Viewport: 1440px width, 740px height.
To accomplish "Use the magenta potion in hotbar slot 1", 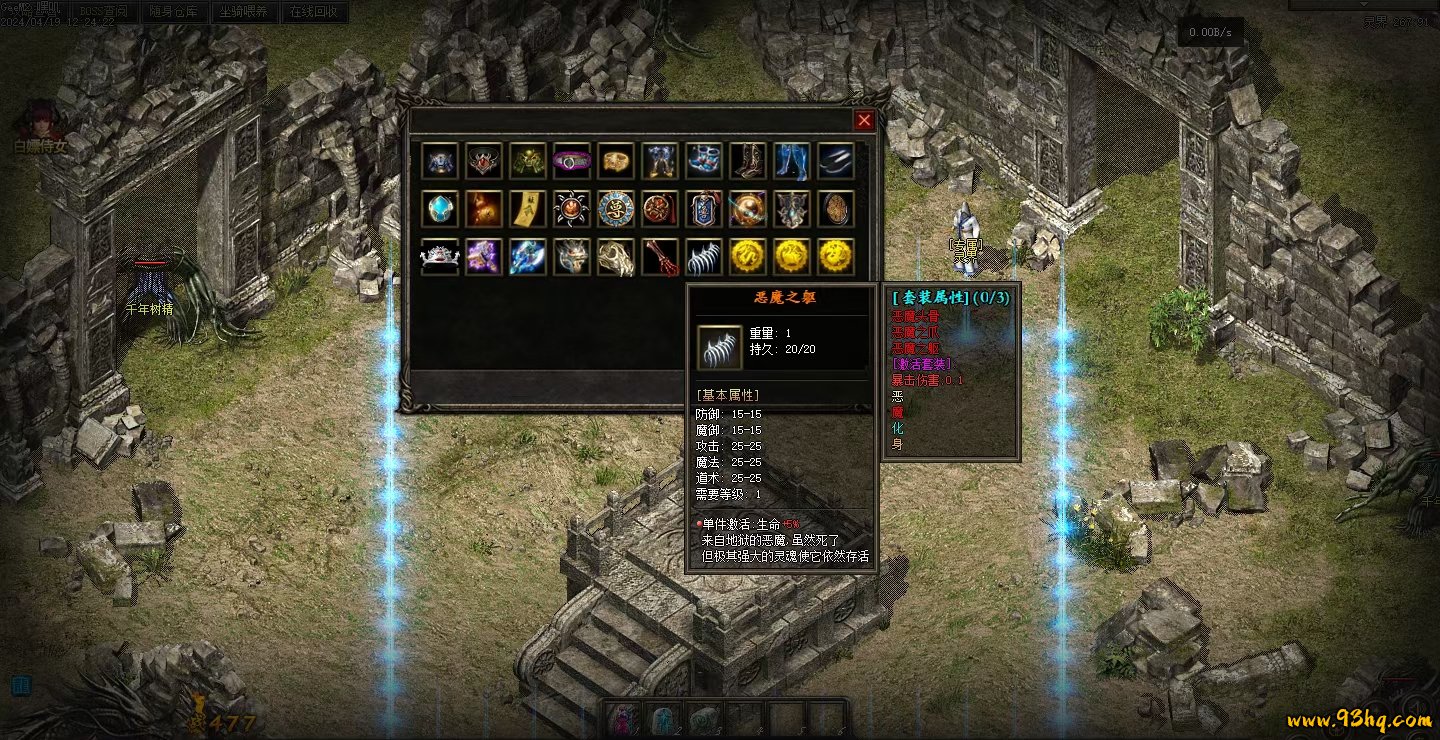I will pyautogui.click(x=622, y=720).
